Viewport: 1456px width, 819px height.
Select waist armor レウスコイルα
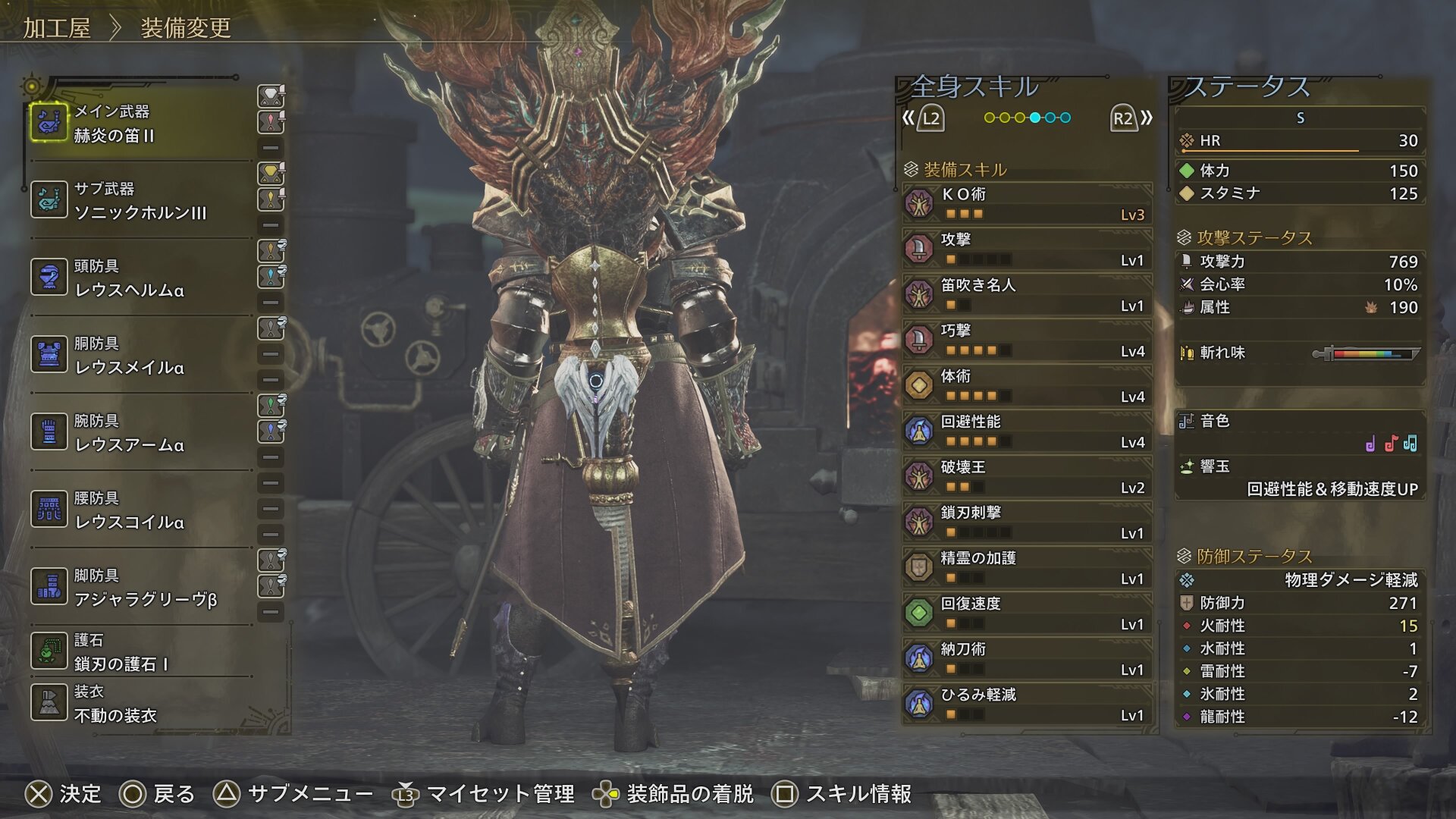[x=140, y=510]
